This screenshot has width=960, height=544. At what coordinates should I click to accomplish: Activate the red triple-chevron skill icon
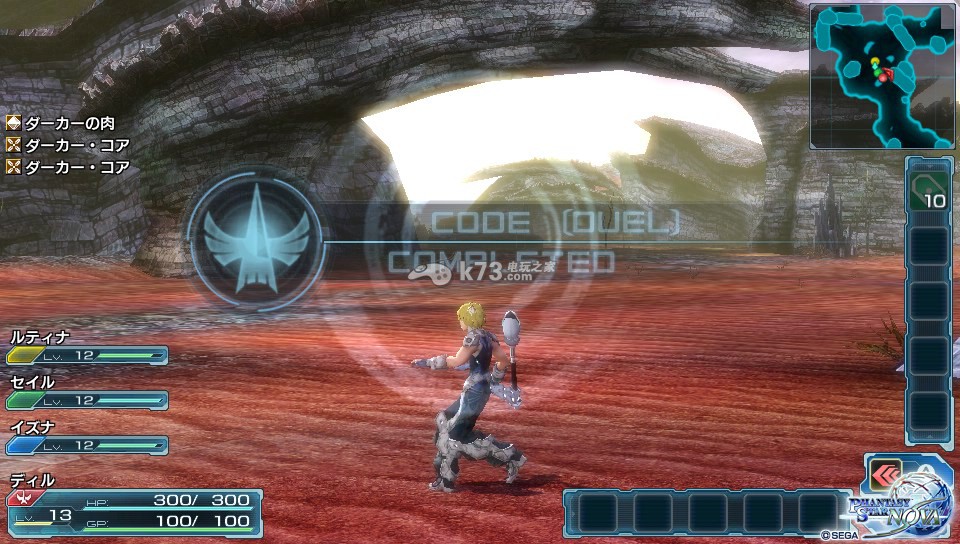pyautogui.click(x=885, y=473)
